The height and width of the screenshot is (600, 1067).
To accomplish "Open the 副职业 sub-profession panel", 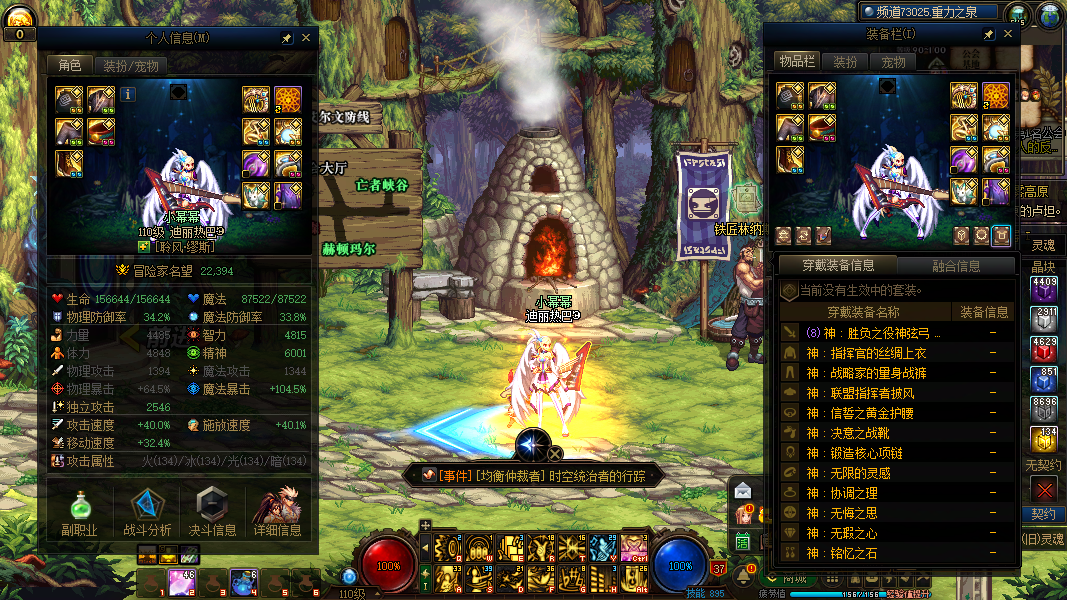I will pyautogui.click(x=79, y=512).
